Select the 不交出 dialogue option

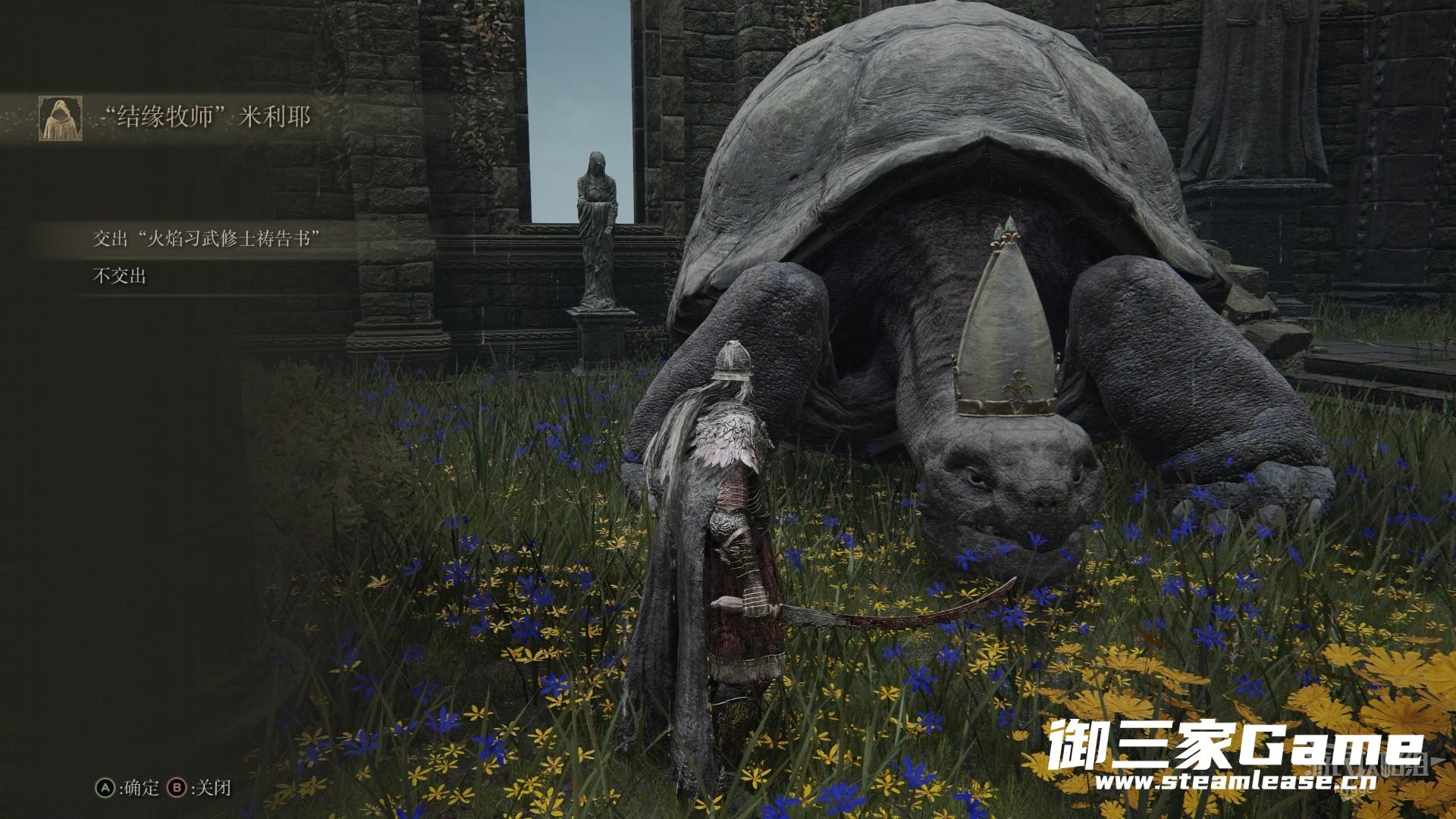tap(119, 276)
